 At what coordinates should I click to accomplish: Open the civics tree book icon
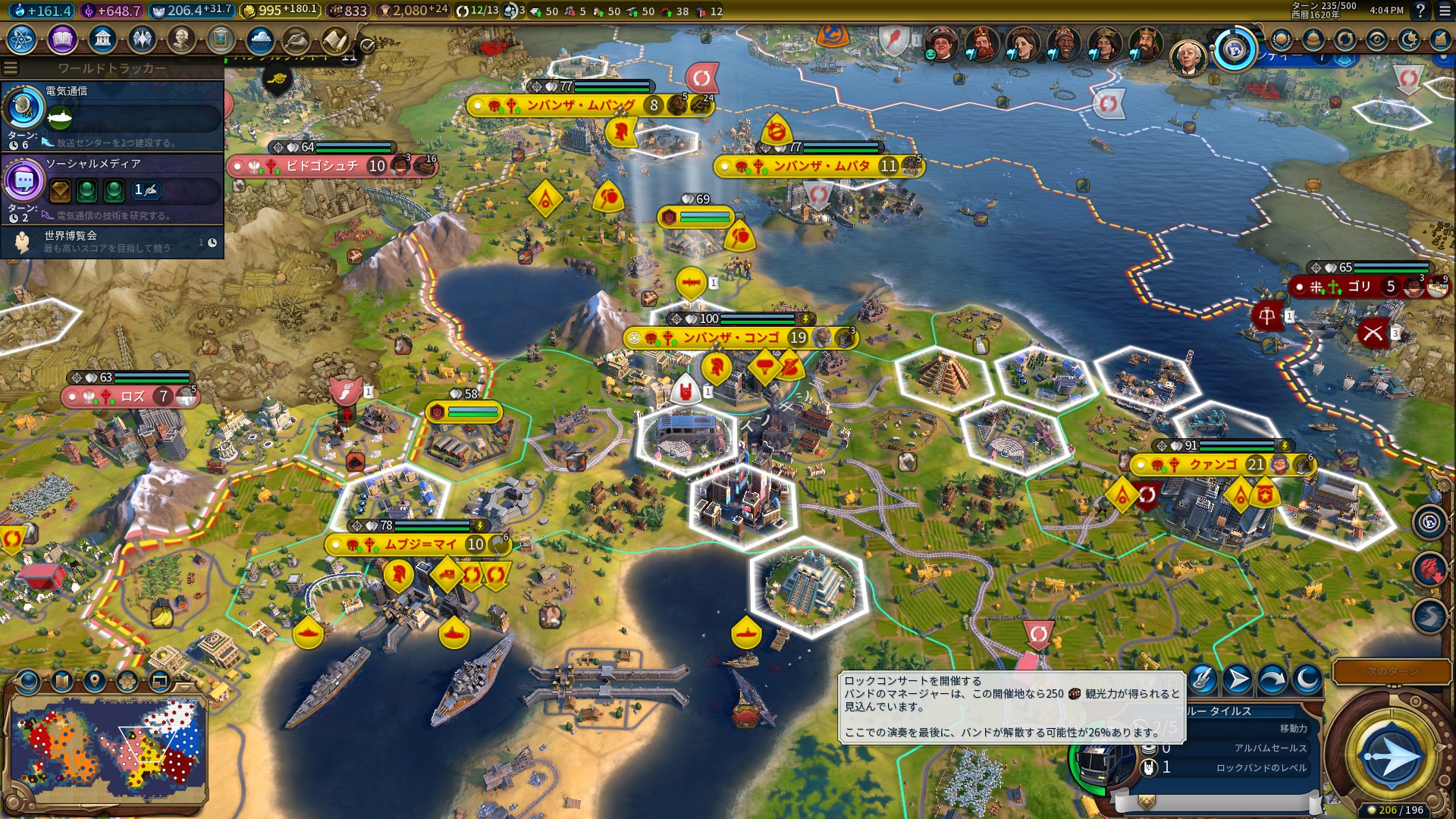62,39
